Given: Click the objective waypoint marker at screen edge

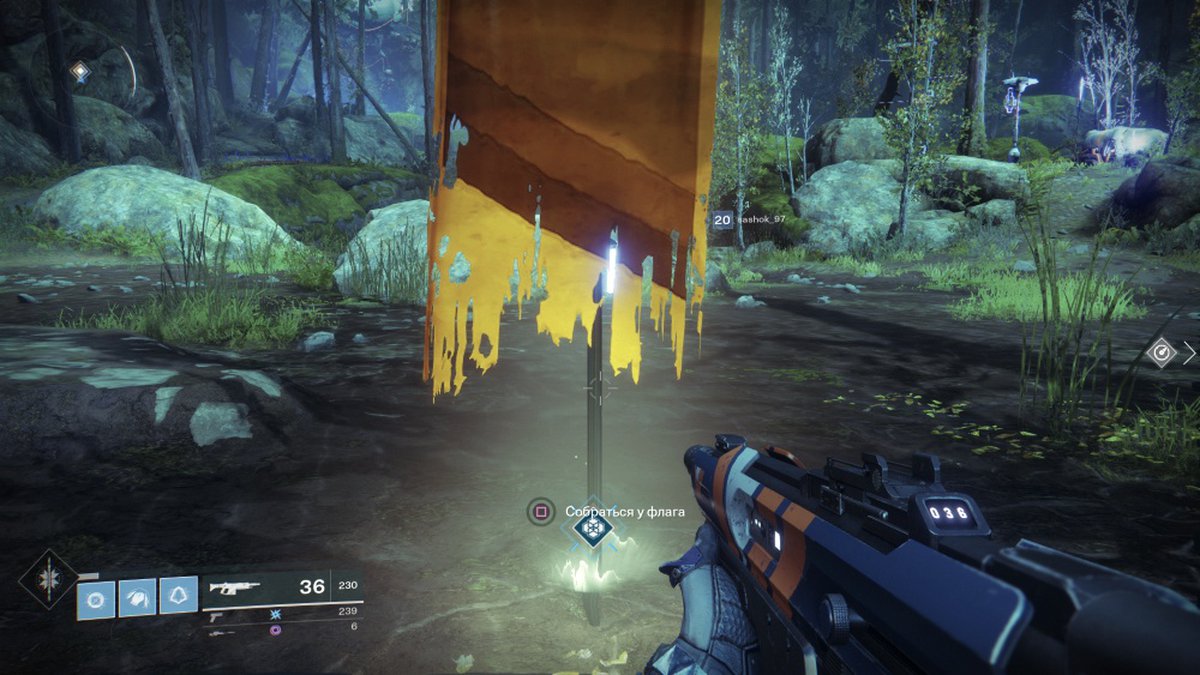Looking at the screenshot, I should point(1161,351).
